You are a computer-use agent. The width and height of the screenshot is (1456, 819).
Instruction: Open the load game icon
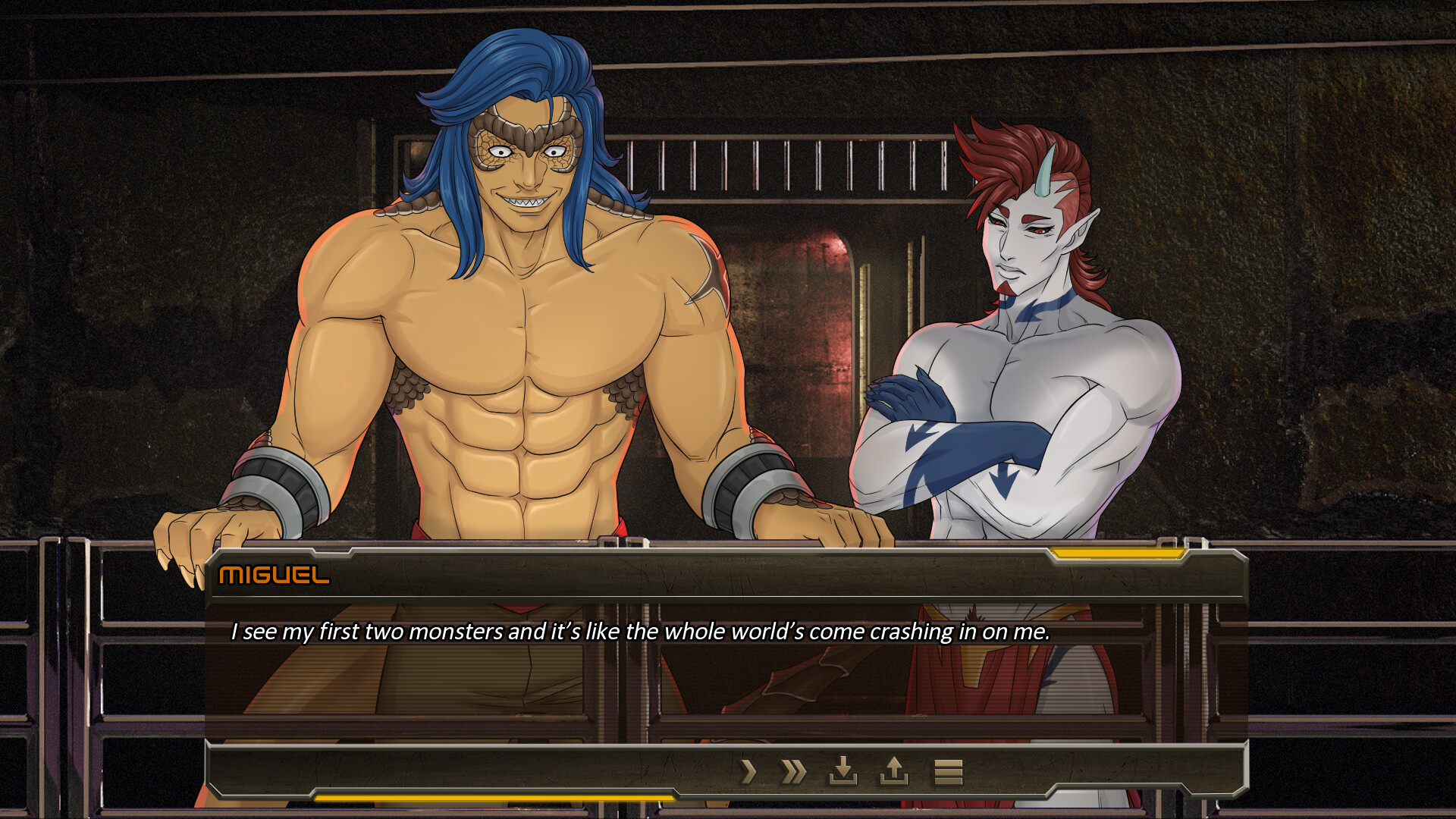[893, 771]
